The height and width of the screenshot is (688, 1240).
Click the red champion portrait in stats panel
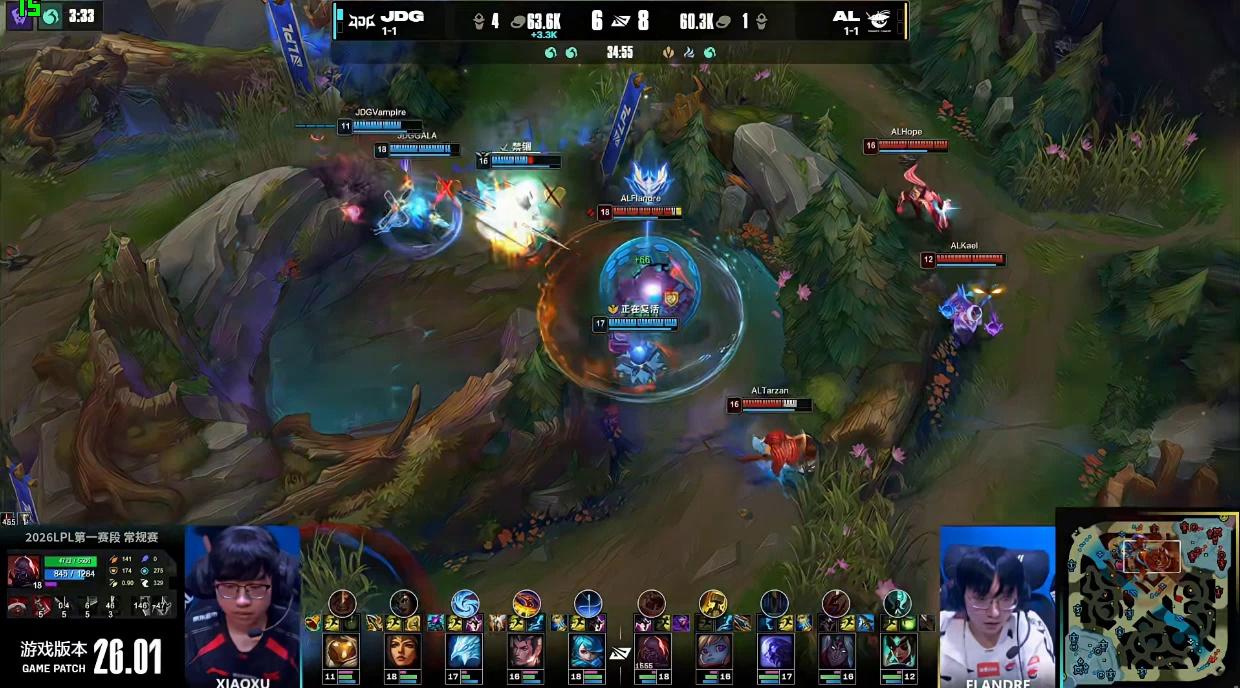tap(24, 571)
